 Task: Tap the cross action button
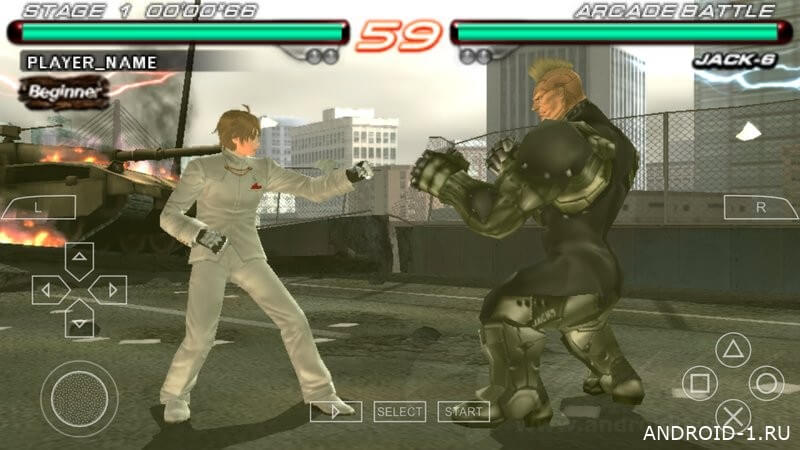pyautogui.click(x=733, y=415)
